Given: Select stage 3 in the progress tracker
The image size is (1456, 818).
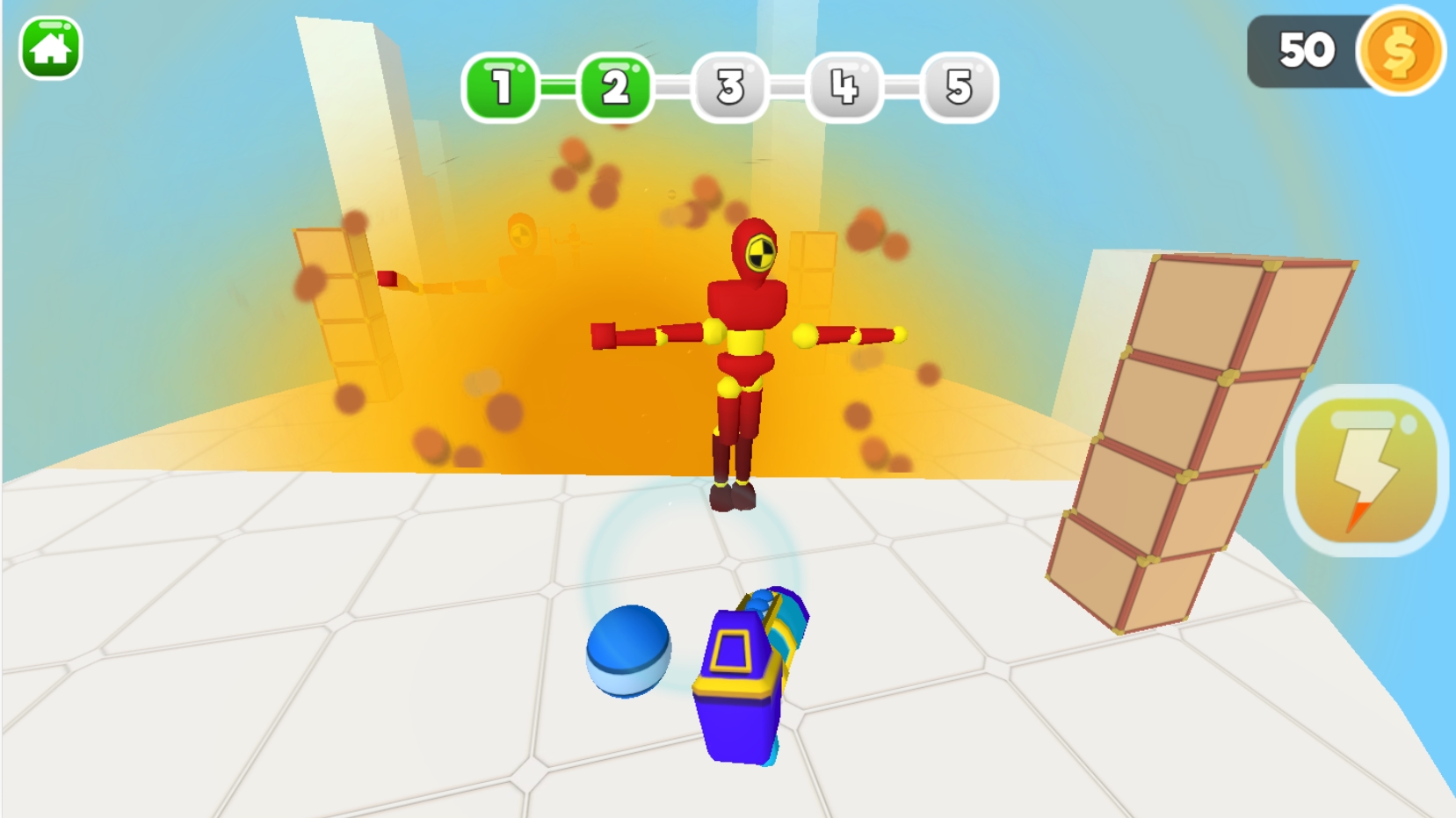Looking at the screenshot, I should (729, 87).
